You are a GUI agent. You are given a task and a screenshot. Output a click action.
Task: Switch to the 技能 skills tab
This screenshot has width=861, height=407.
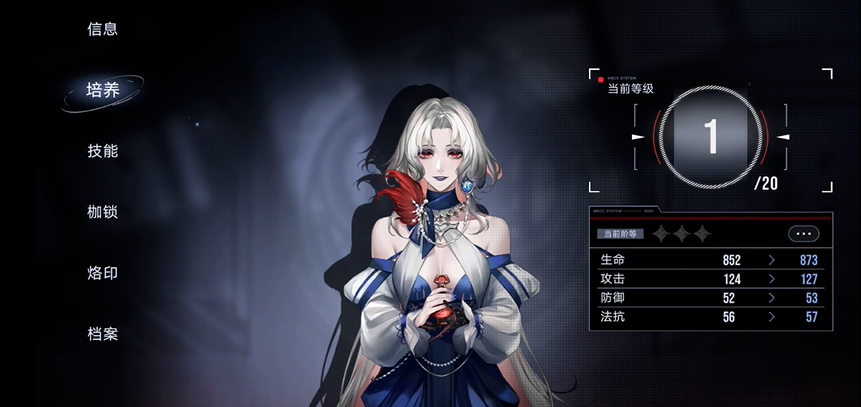pyautogui.click(x=103, y=151)
